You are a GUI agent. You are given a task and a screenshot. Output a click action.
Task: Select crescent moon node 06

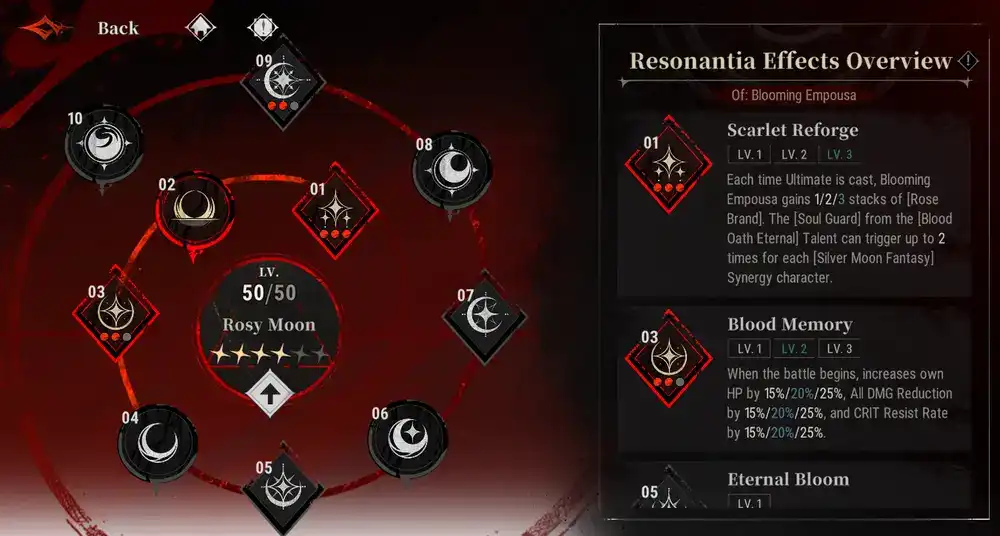click(406, 436)
